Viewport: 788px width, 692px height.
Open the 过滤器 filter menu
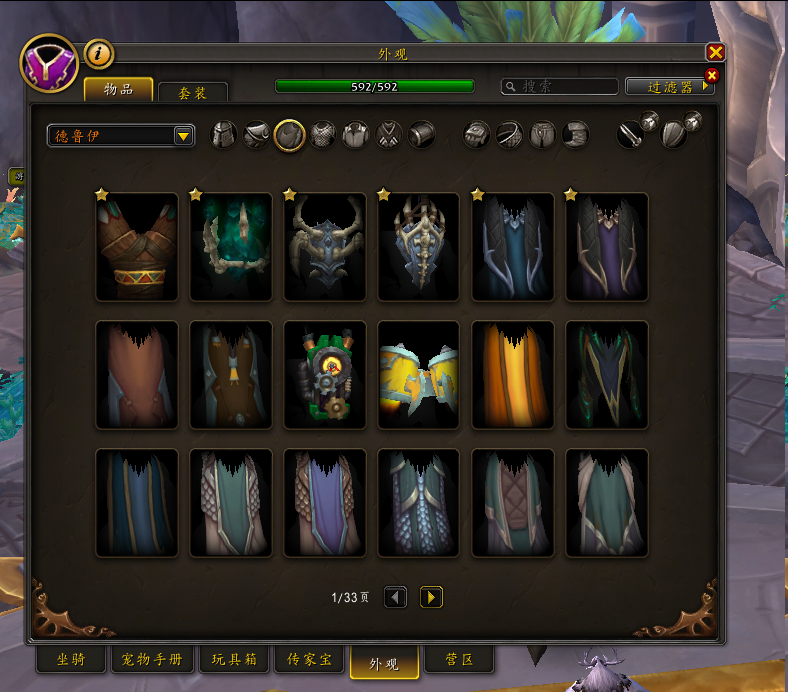point(669,87)
